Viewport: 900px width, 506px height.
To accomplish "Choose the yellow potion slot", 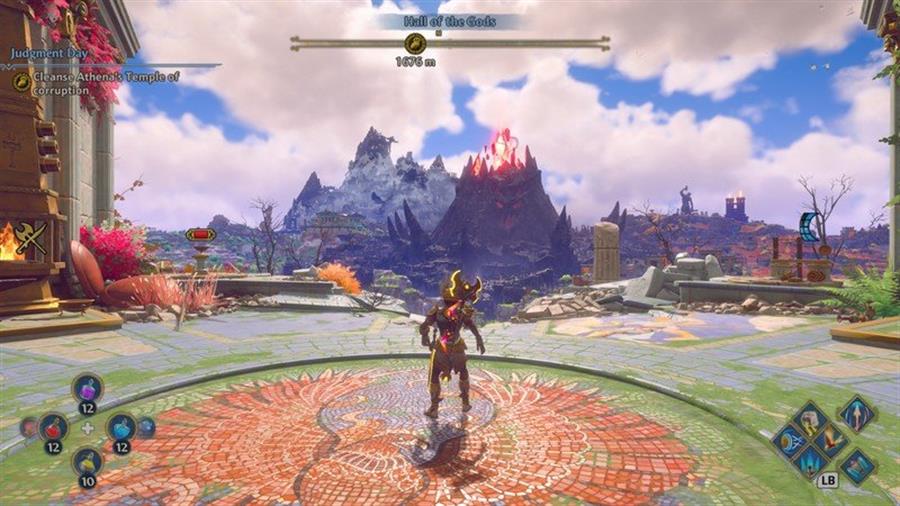I will click(87, 462).
